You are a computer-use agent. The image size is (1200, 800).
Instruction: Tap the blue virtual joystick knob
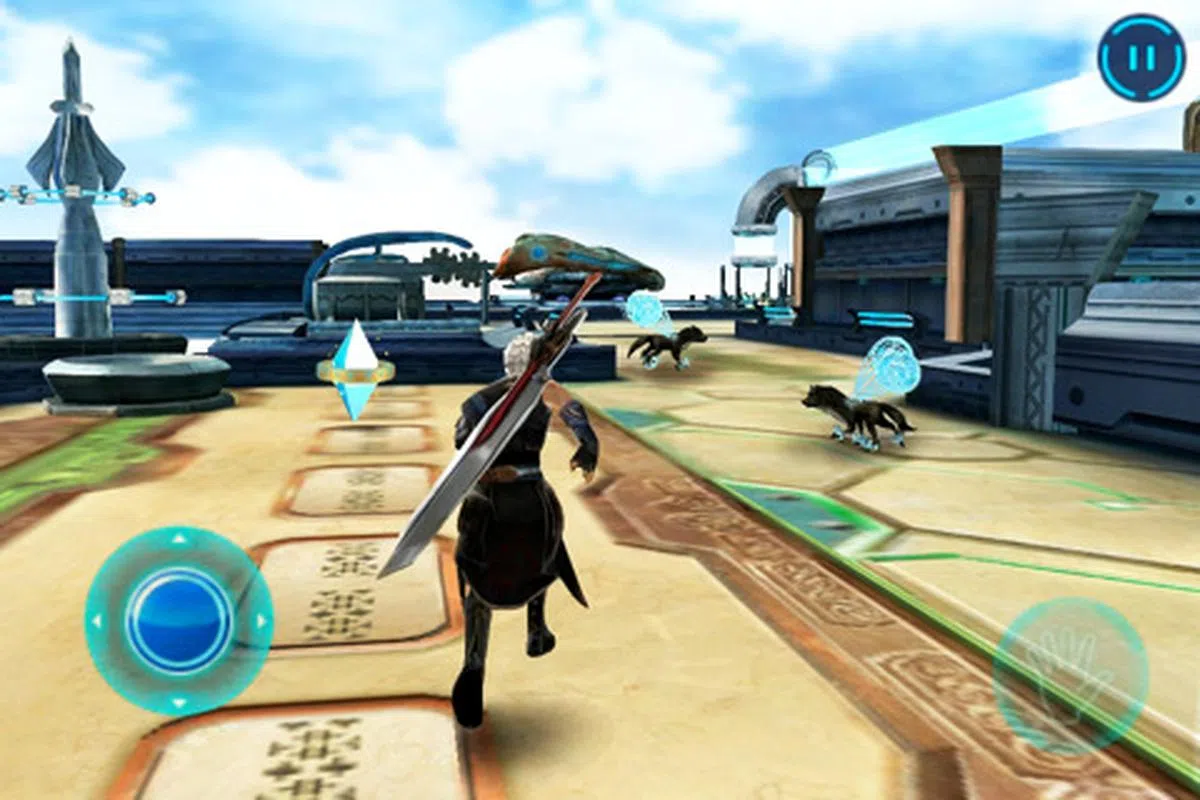click(179, 620)
